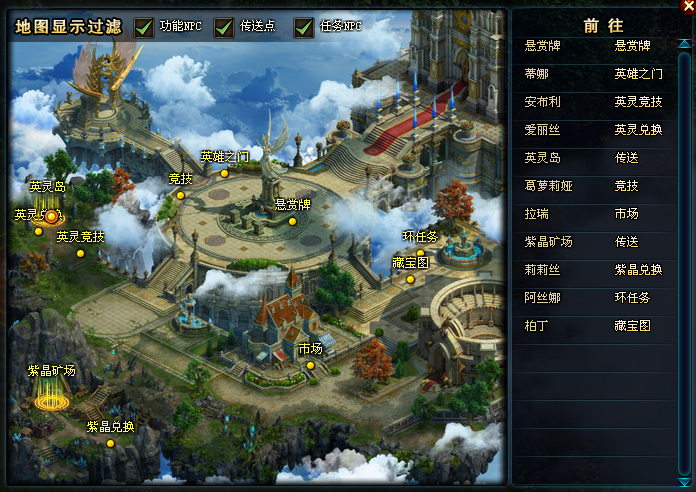Screen dimensions: 696x492
Task: Pick the 拉瑞 市场 destination row
Action: [600, 214]
